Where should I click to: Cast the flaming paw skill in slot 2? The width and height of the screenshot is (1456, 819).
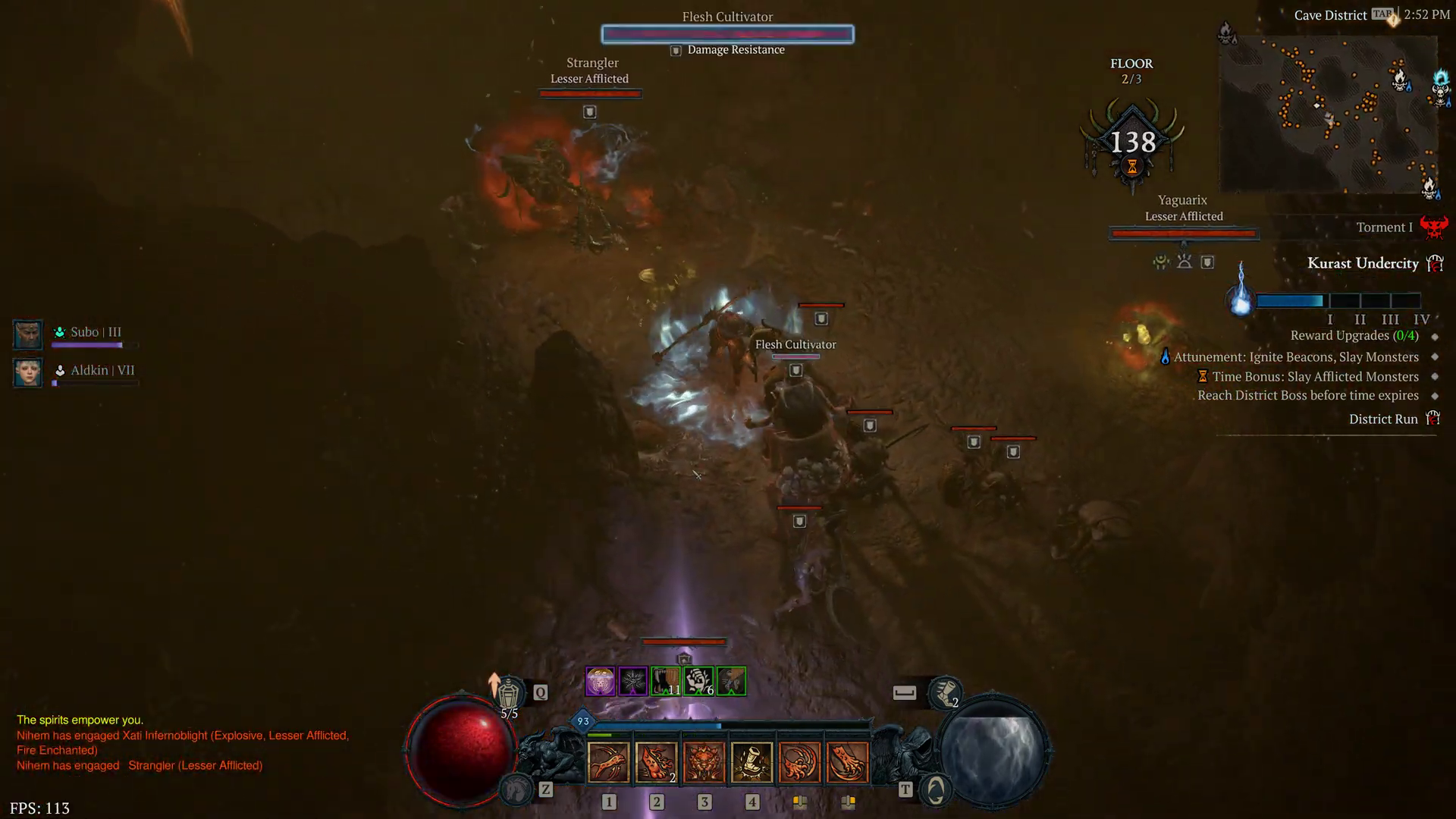point(656,761)
